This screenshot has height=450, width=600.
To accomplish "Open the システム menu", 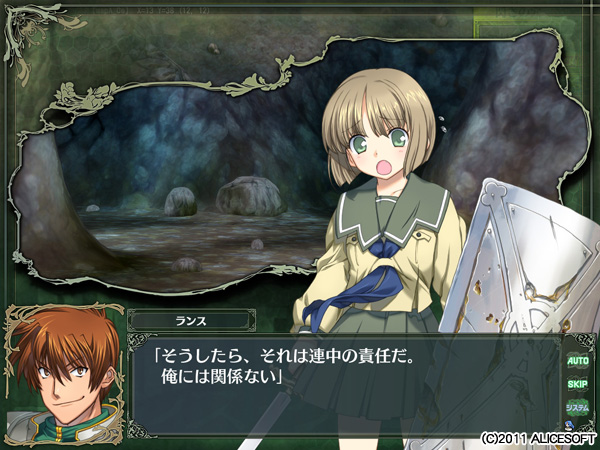I will pos(577,408).
